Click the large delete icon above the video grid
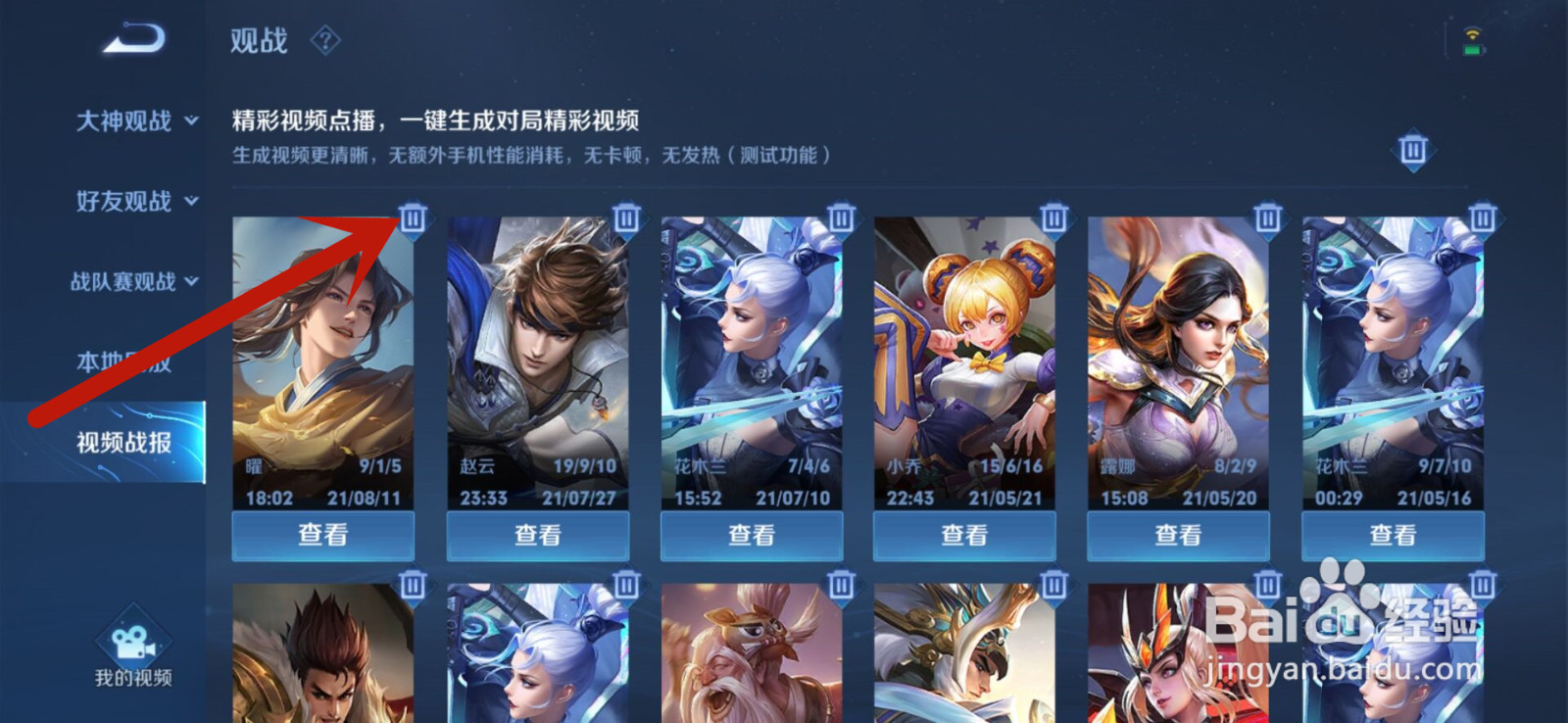Screen dimensions: 1568x723 tap(1412, 152)
